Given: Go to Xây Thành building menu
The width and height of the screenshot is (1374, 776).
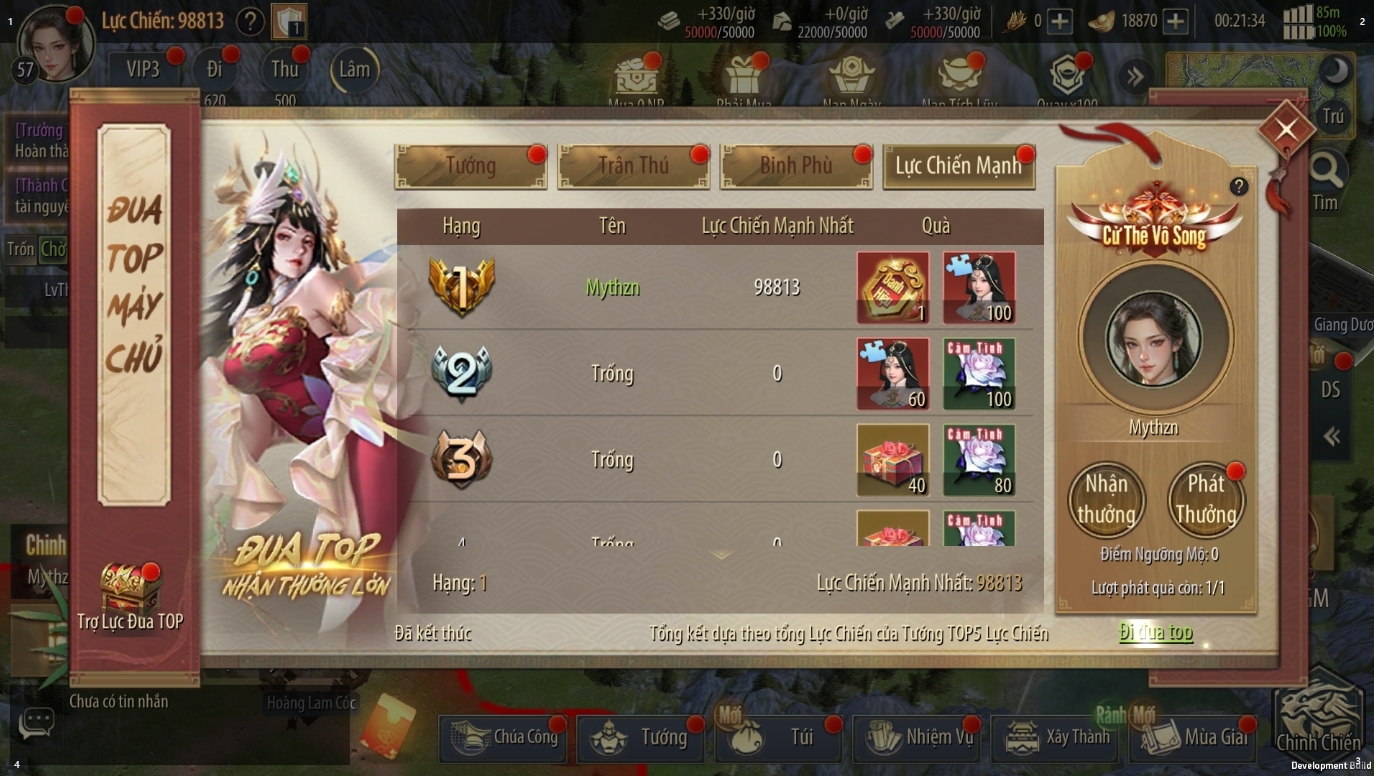Looking at the screenshot, I should [x=1058, y=738].
